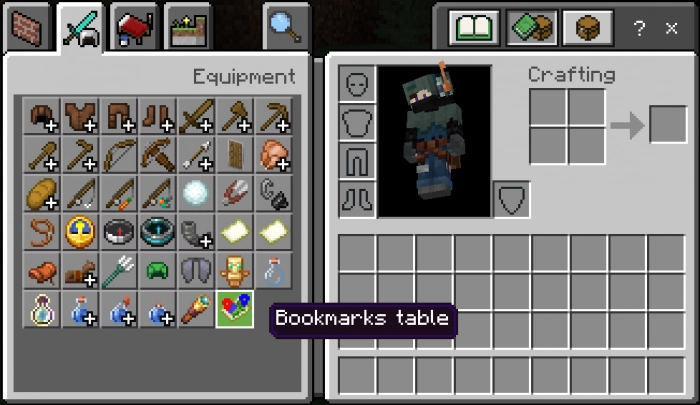This screenshot has height=405, width=700.
Task: Click the crafting output slot
Action: pyautogui.click(x=668, y=125)
